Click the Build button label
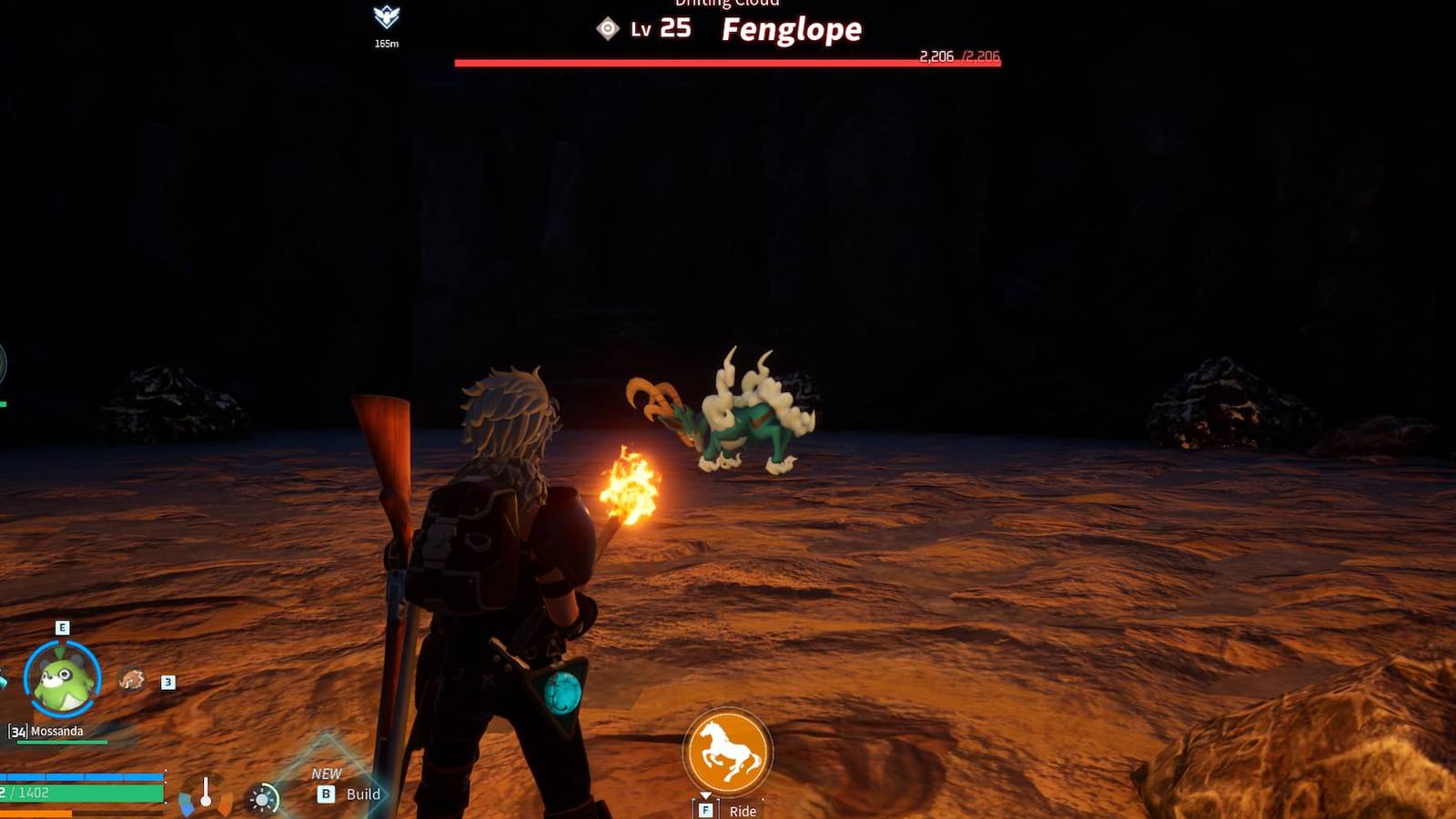 point(366,794)
